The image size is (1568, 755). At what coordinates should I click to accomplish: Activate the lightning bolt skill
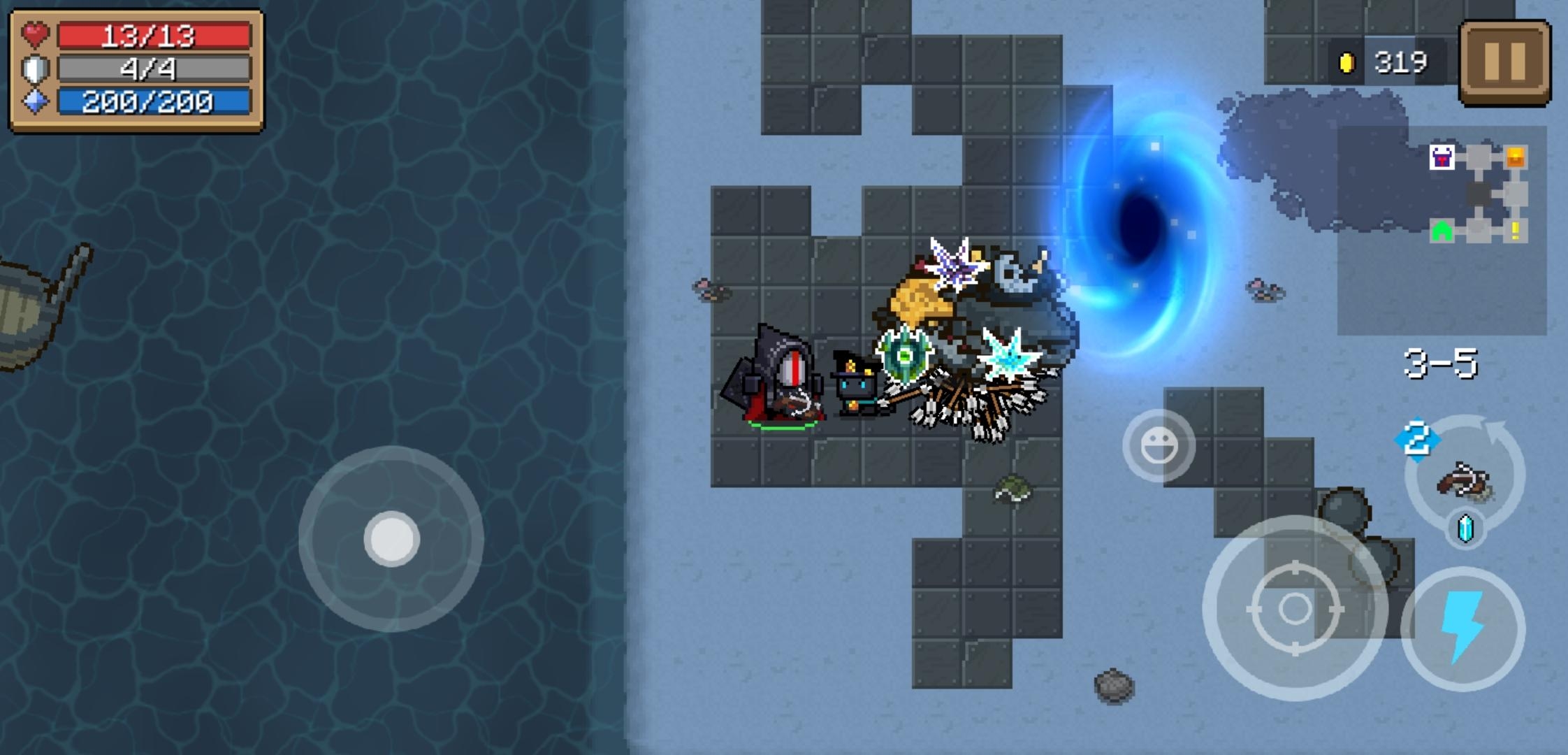1462,627
